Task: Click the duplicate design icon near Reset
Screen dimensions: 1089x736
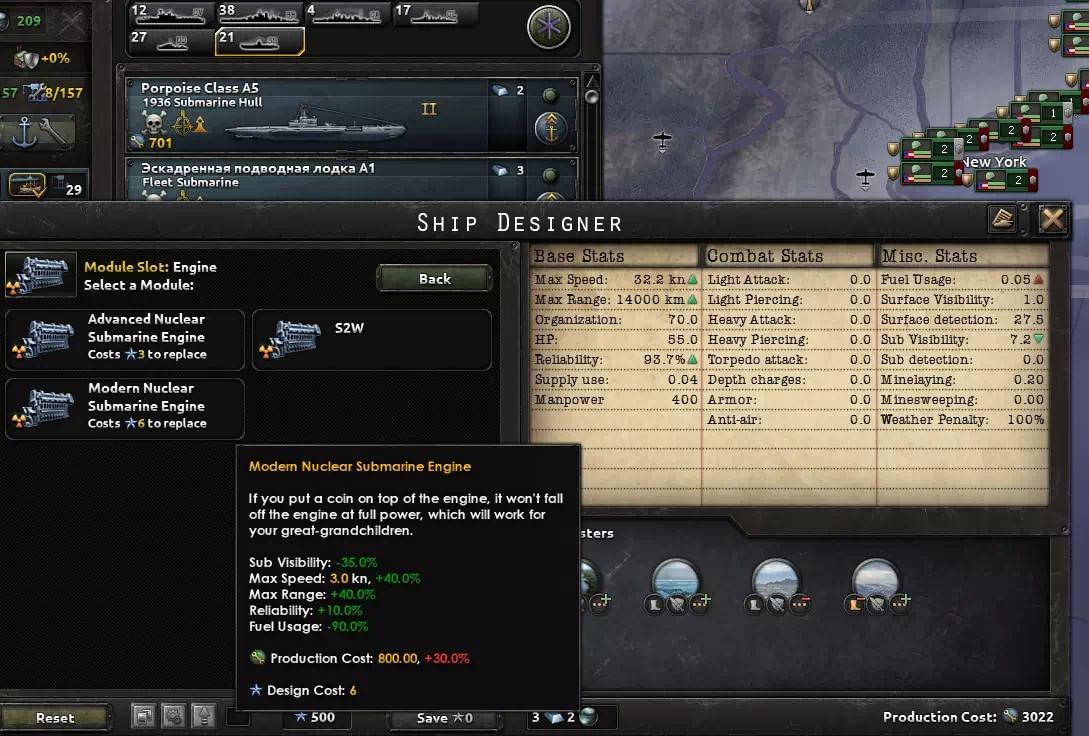Action: coord(144,716)
